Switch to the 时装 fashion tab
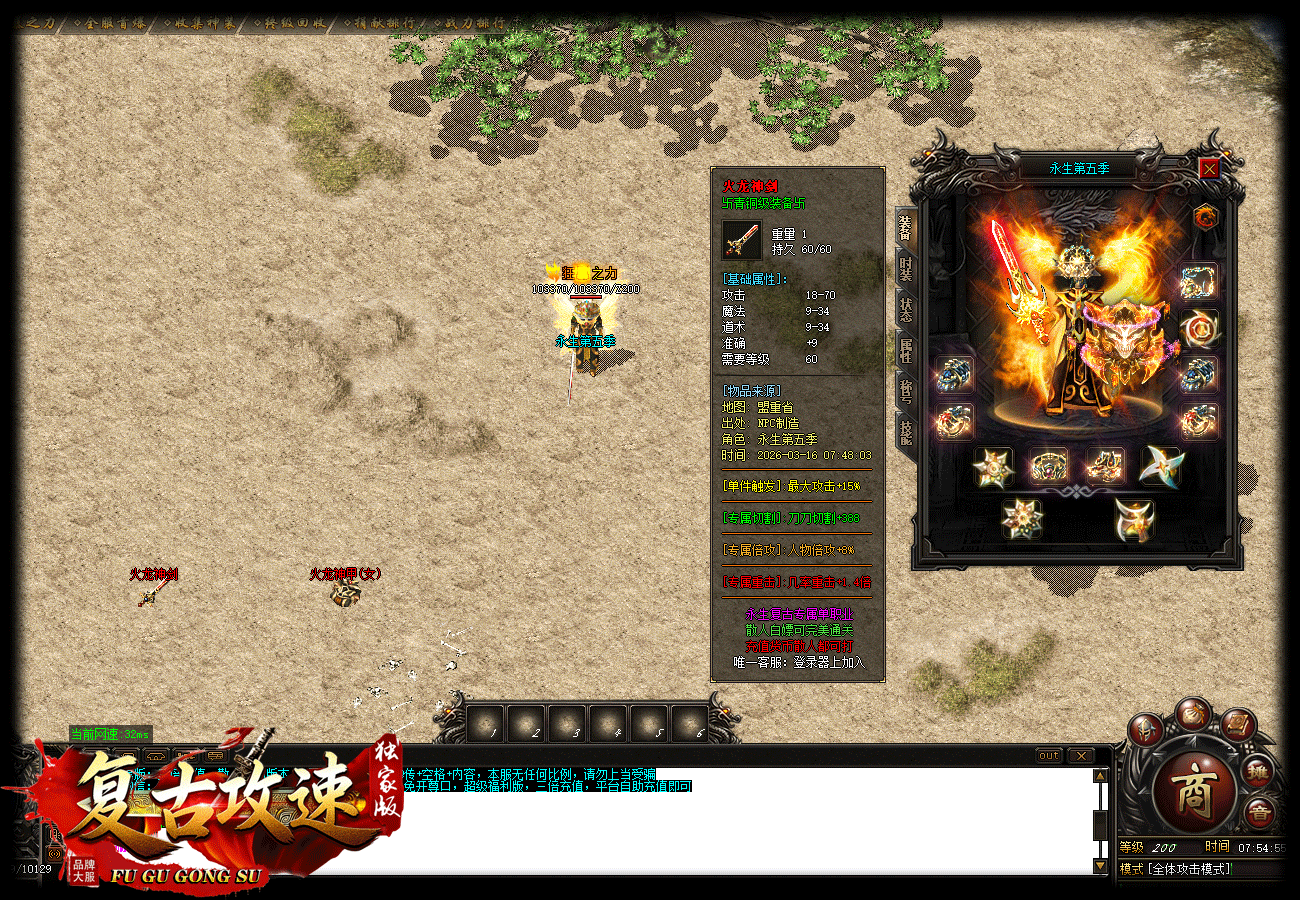 tap(905, 268)
